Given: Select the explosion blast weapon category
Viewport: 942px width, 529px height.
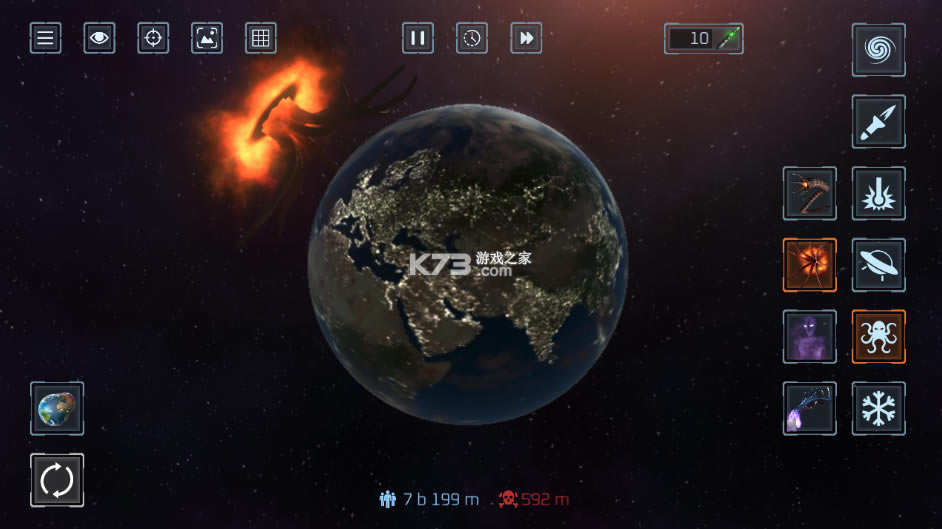Looking at the screenshot, I should click(x=879, y=193).
